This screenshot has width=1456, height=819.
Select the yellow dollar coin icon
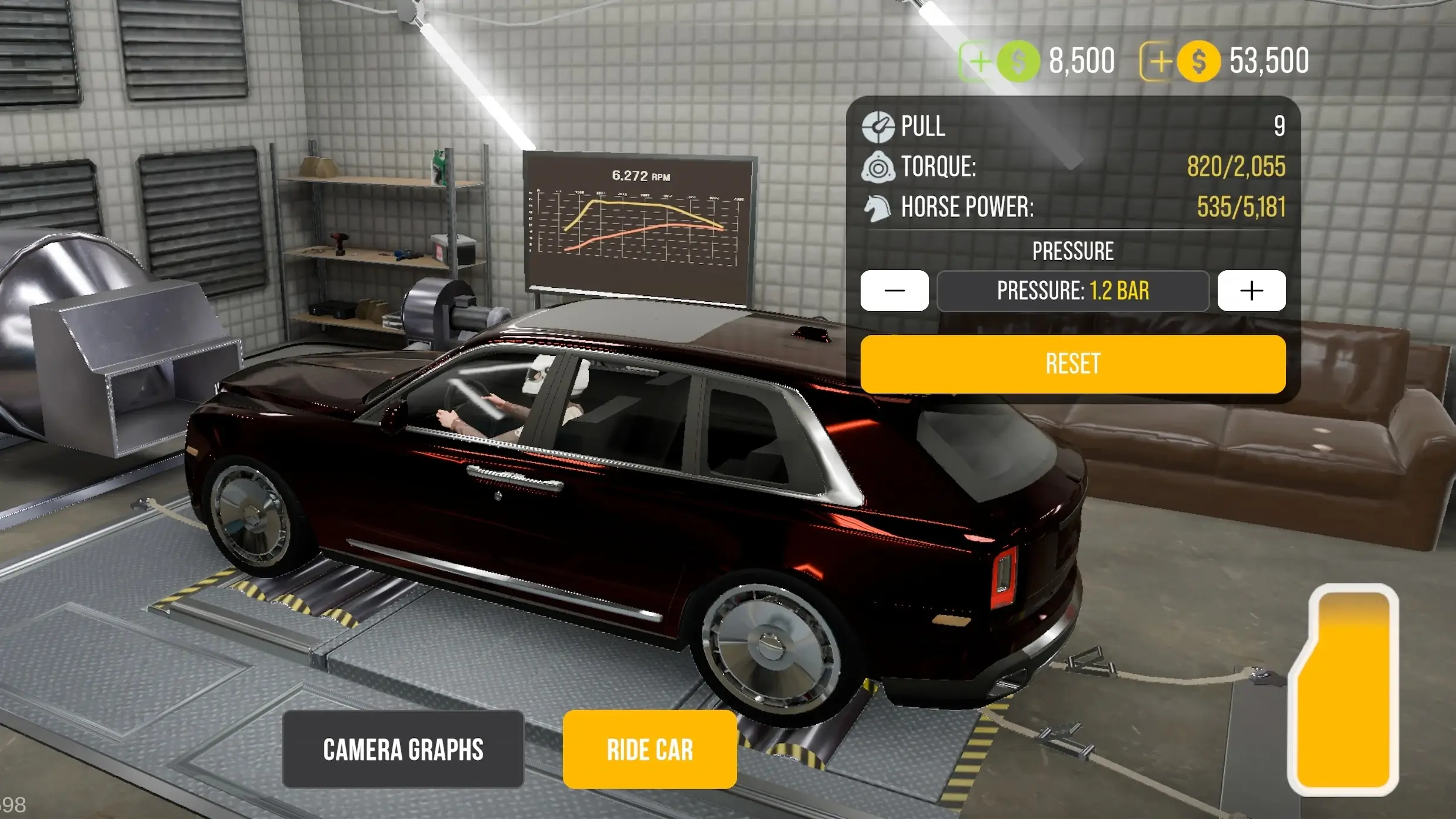click(x=1197, y=61)
